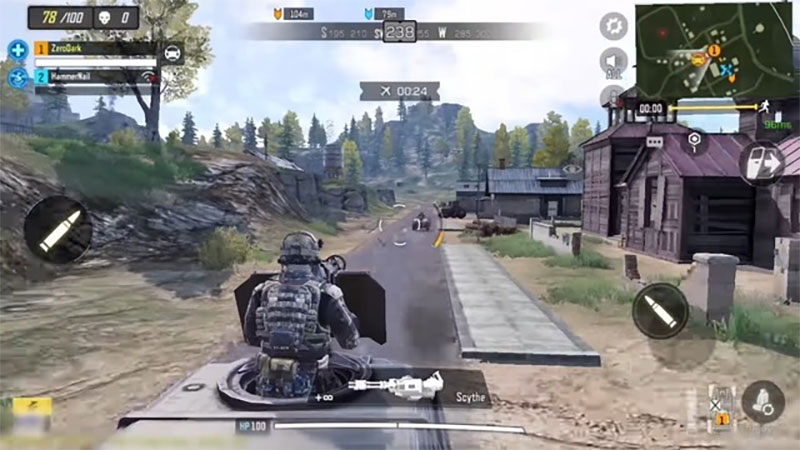This screenshot has height=450, width=800.
Task: Fire using the left bullet button
Action: 56,230
